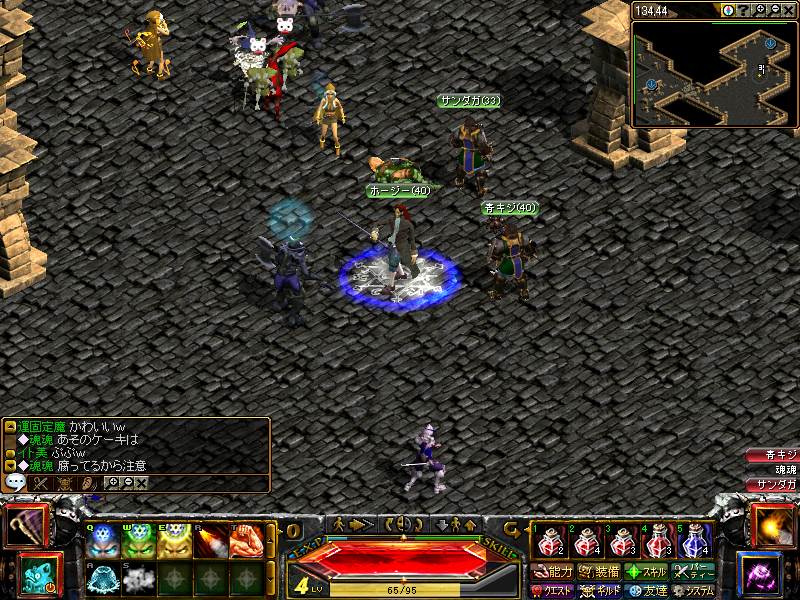Open the 能力 (abilities) menu

[553, 572]
